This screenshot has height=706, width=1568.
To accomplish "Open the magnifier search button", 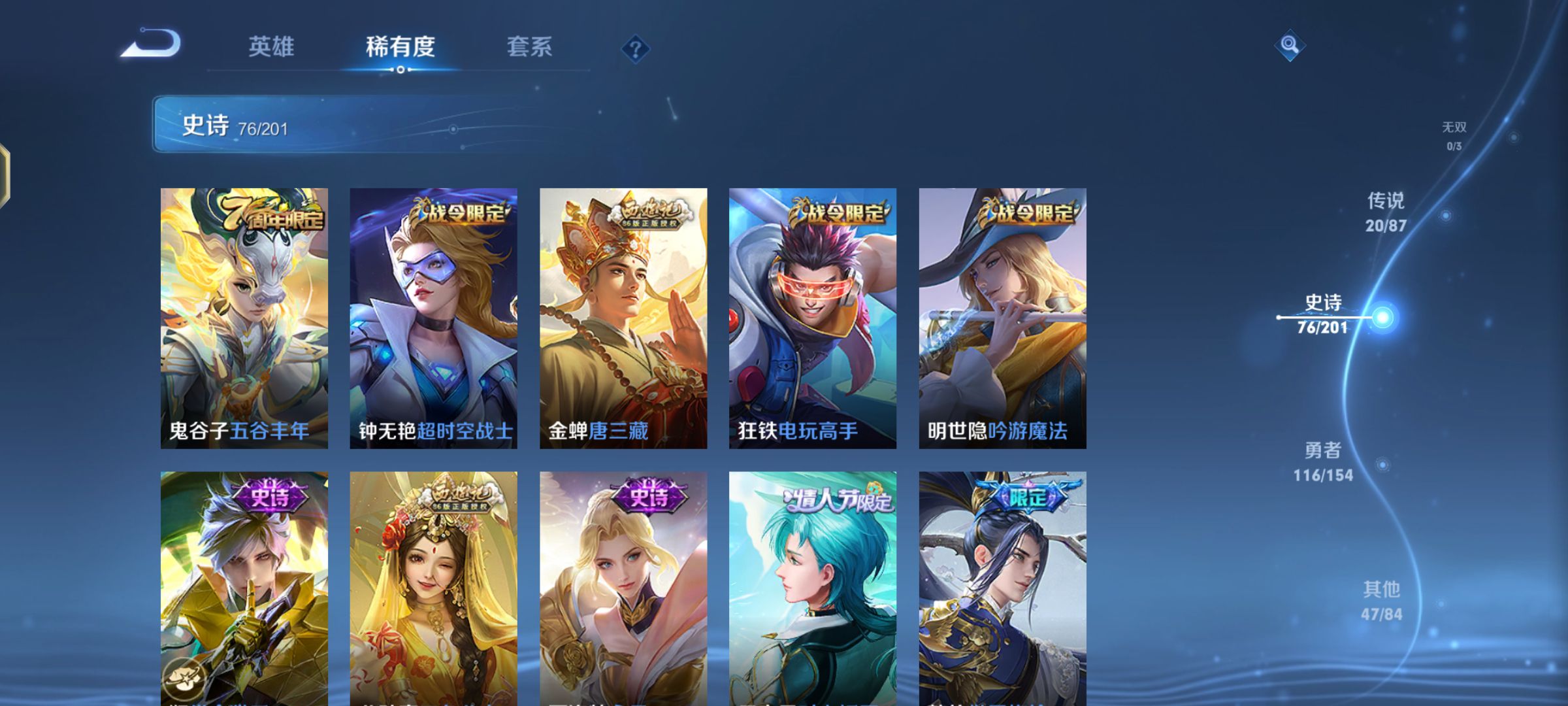I will click(x=1289, y=45).
